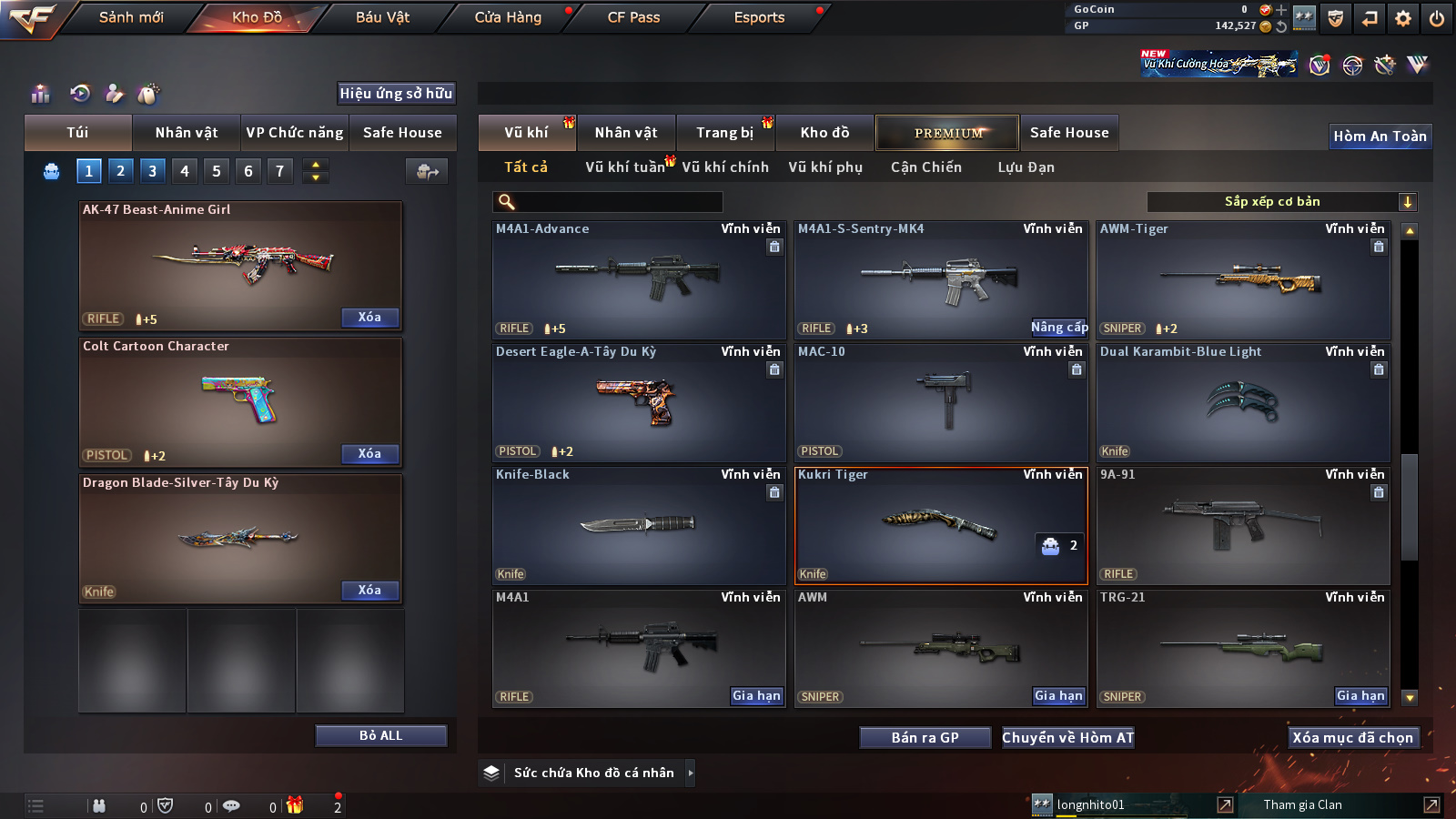Image resolution: width=1456 pixels, height=819 pixels.
Task: Upgrade M4A1-S-Sentry-MK4 with Nâng cấp
Action: click(1058, 328)
